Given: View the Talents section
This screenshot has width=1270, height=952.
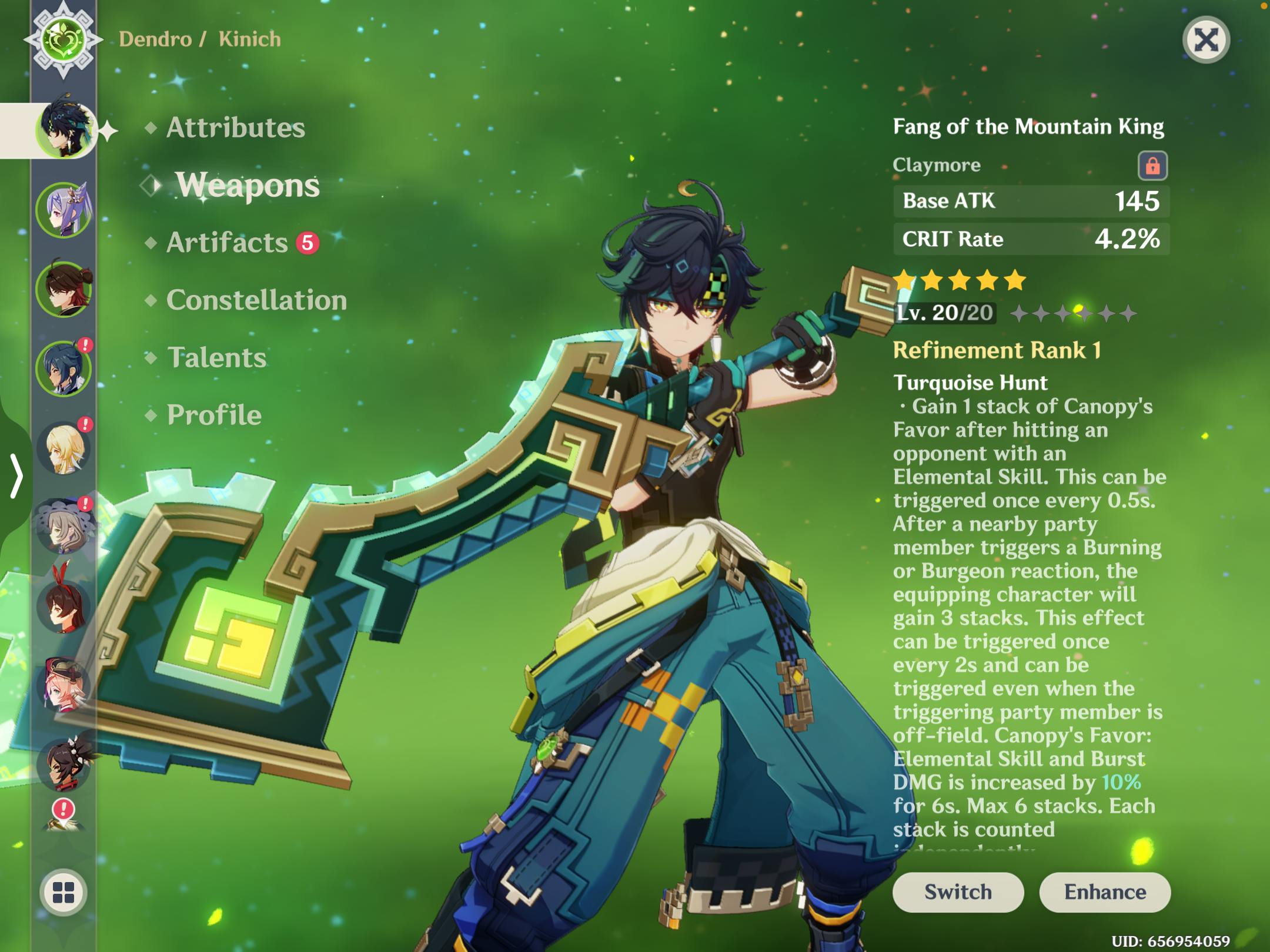Looking at the screenshot, I should tap(216, 358).
